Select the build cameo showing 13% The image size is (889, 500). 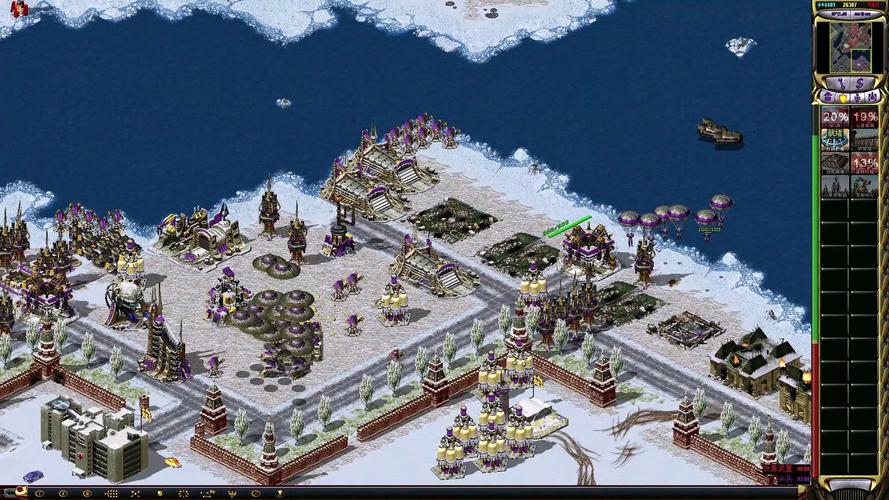coord(865,162)
